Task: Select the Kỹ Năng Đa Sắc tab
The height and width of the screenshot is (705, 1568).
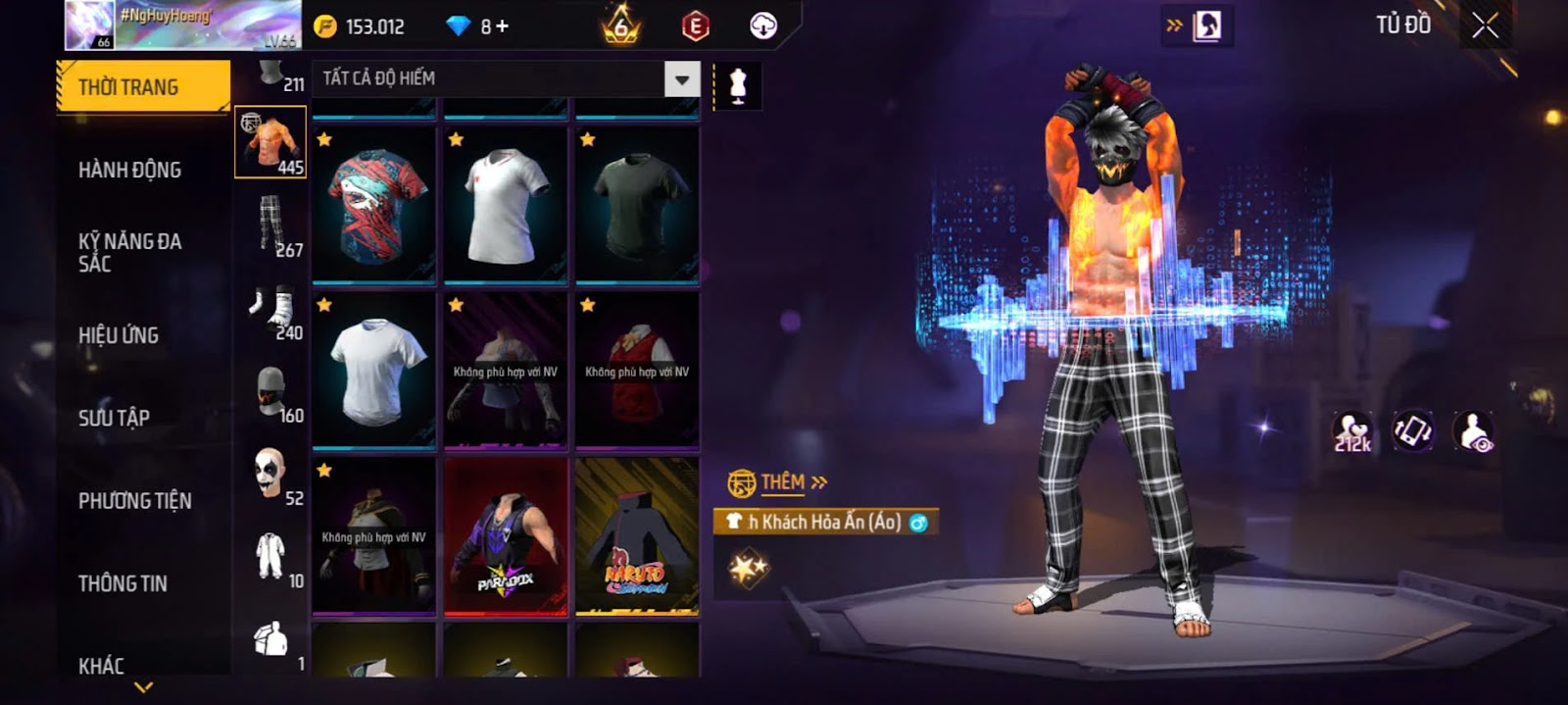Action: [129, 252]
